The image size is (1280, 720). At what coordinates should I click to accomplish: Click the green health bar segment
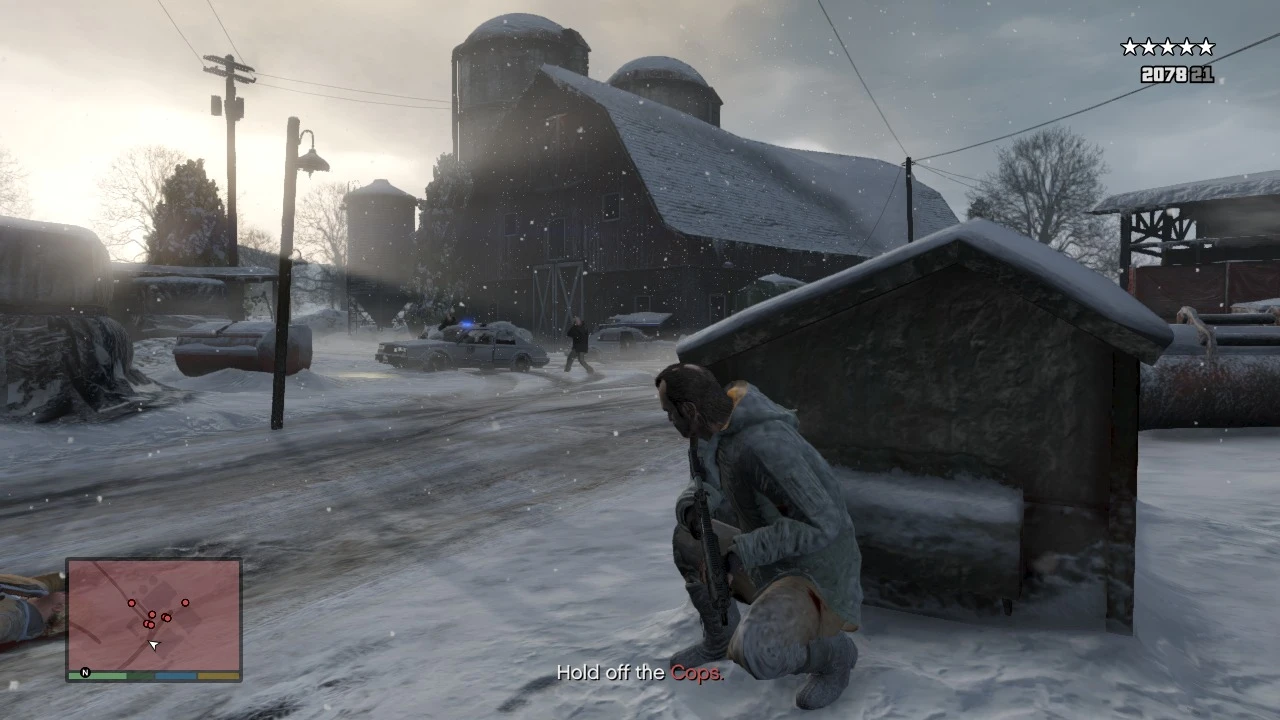98,675
